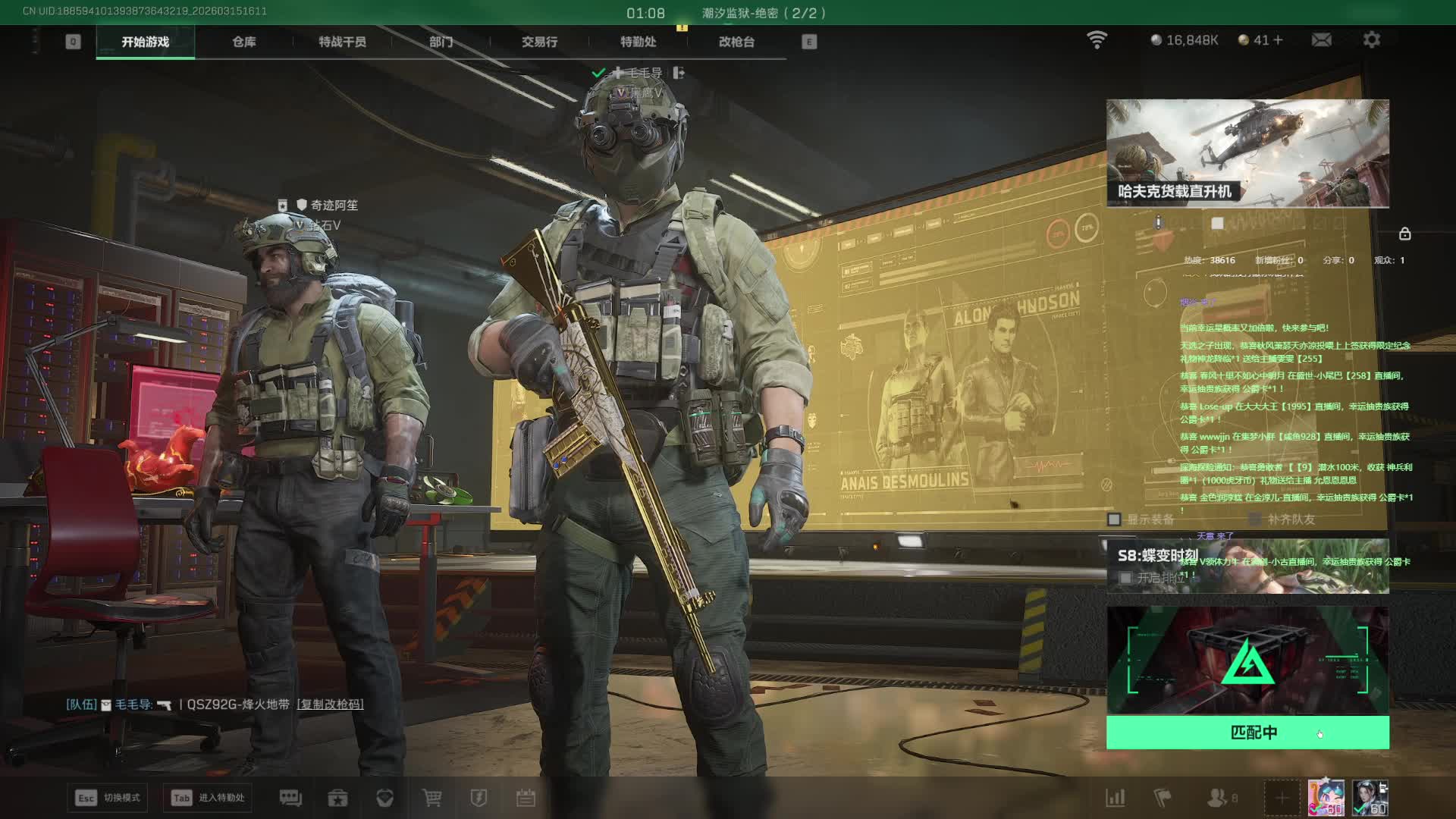Open the settings gear icon
The image size is (1456, 819).
pos(1371,39)
